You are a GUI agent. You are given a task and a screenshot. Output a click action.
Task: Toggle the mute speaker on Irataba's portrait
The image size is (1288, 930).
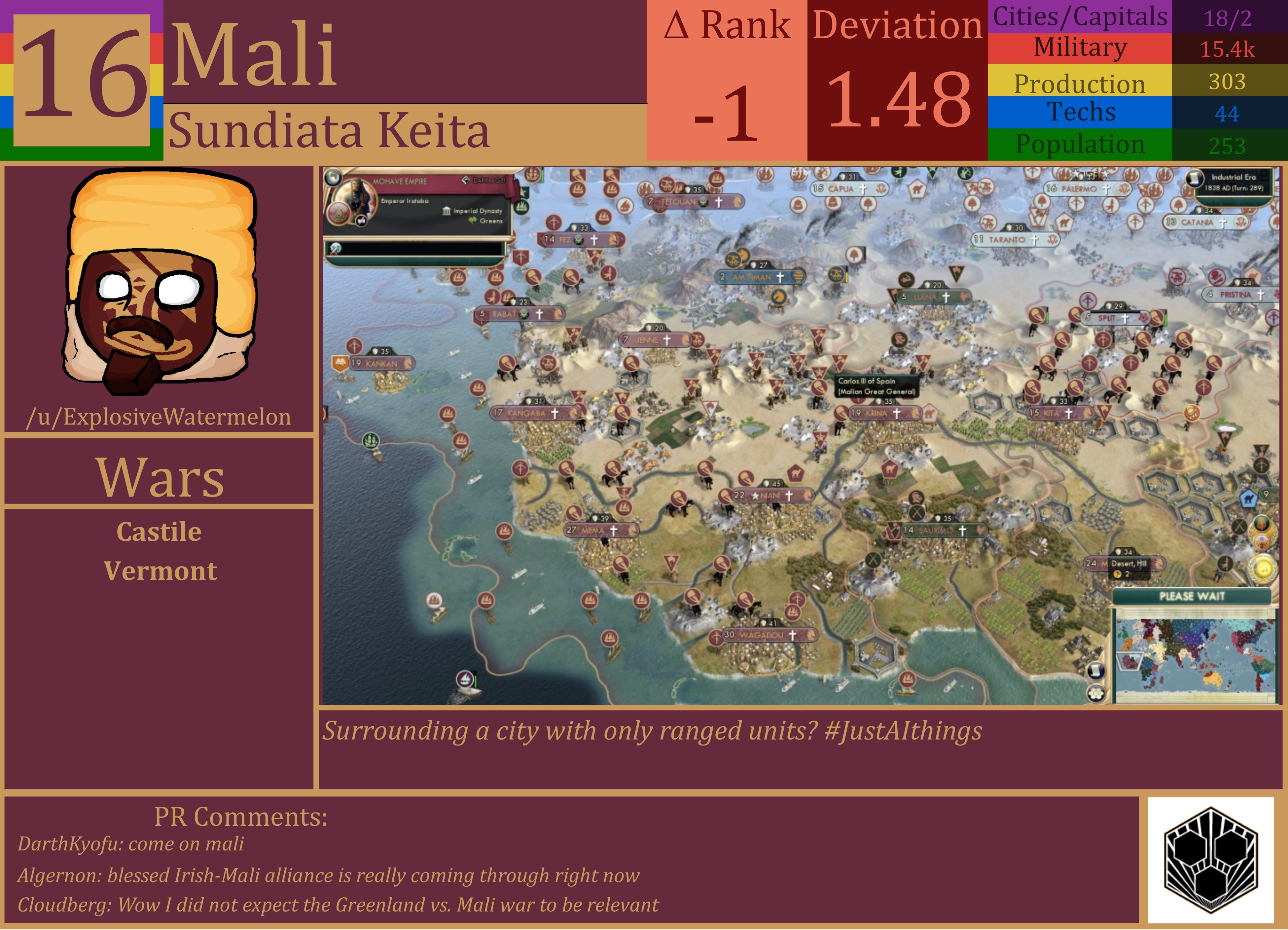(x=361, y=221)
